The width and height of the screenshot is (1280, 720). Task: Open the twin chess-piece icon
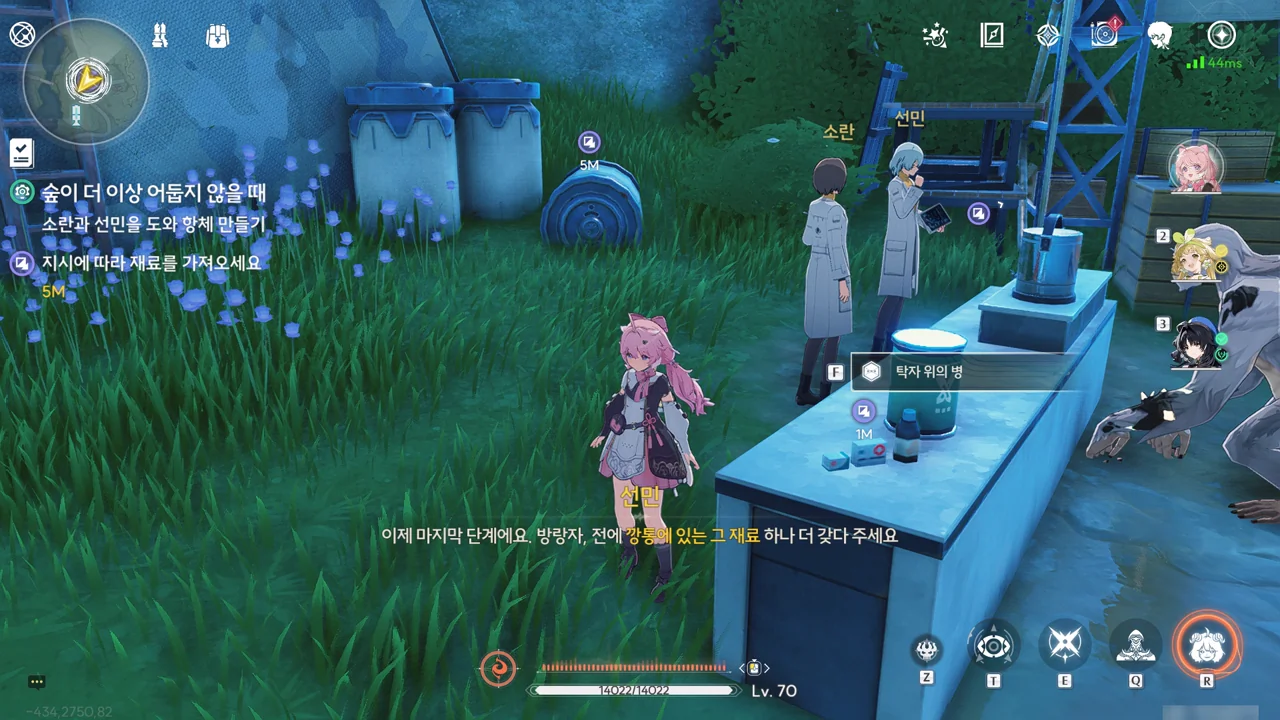pos(161,35)
